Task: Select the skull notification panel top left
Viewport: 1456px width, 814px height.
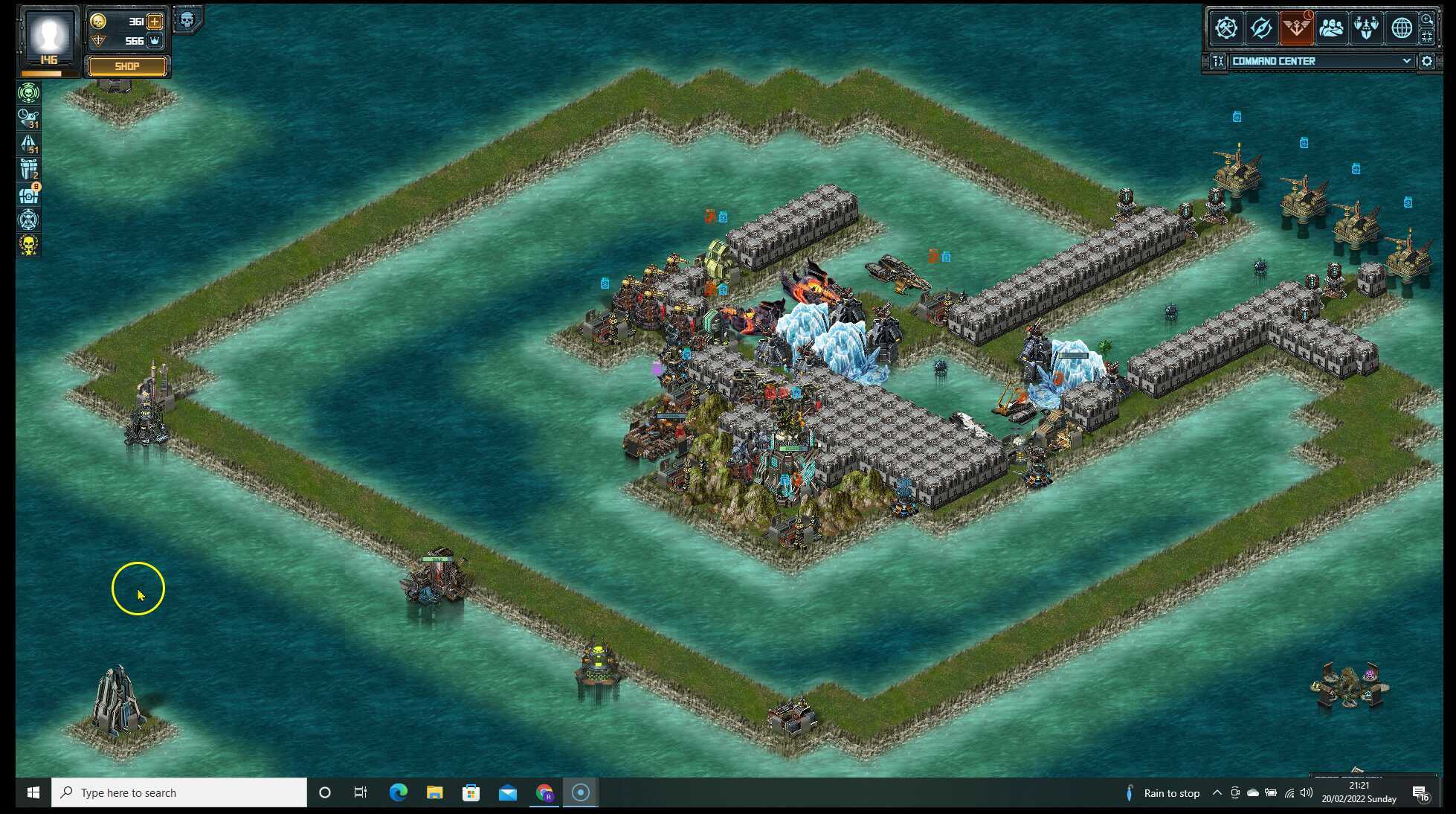Action: pos(187,19)
